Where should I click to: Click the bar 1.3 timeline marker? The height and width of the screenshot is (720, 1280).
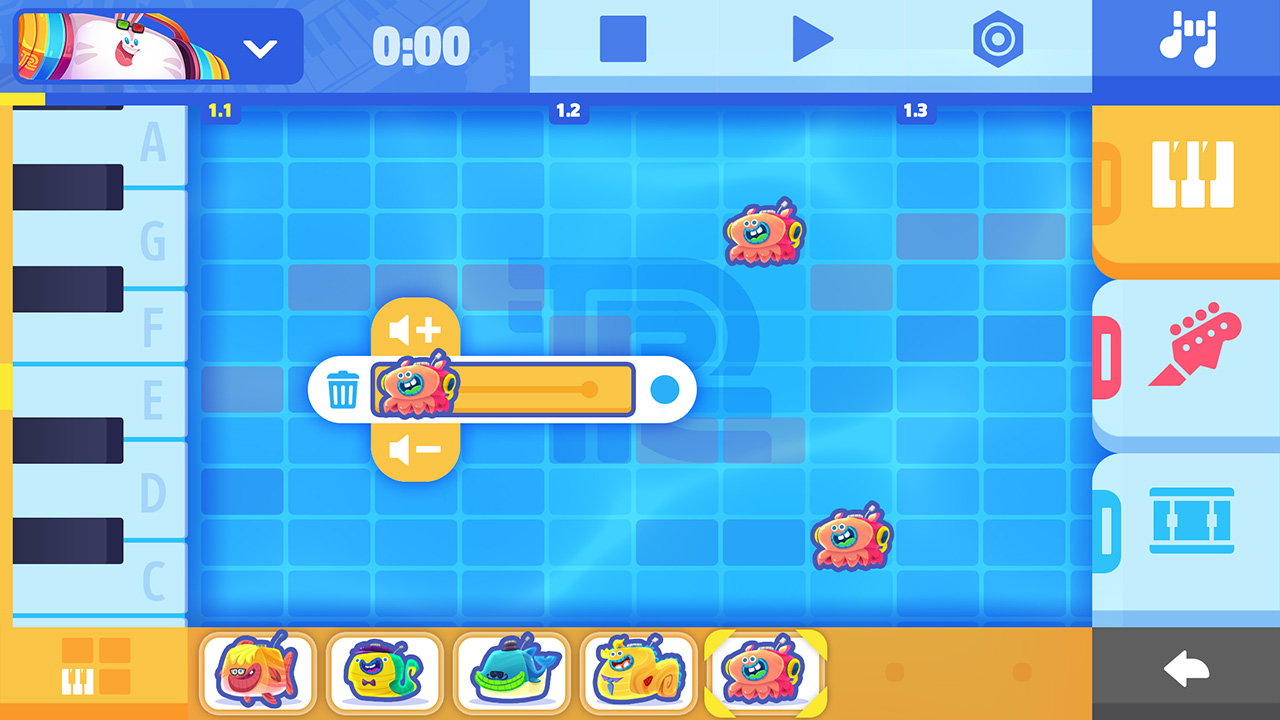click(916, 112)
